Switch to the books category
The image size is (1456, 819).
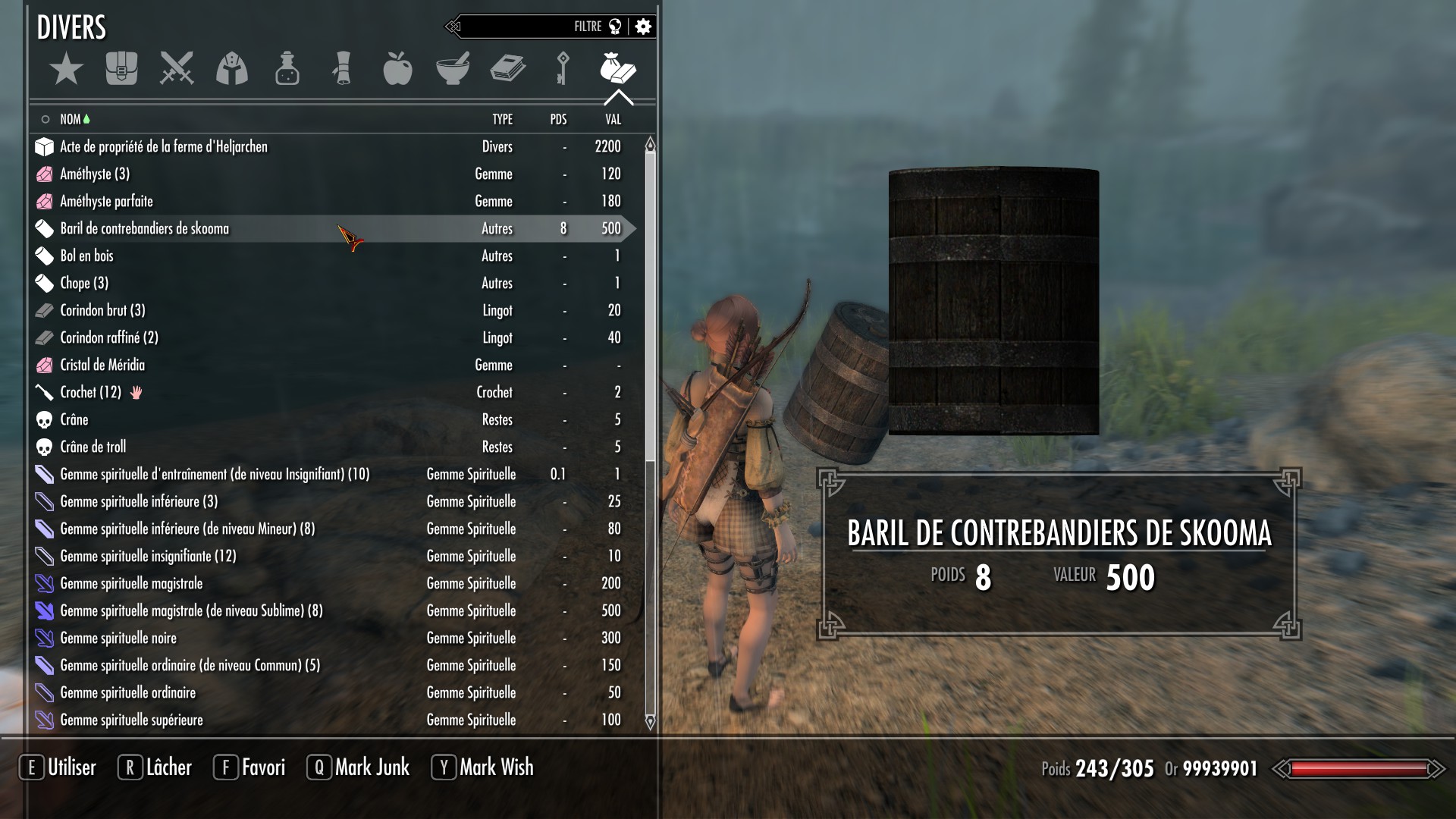[x=507, y=69]
